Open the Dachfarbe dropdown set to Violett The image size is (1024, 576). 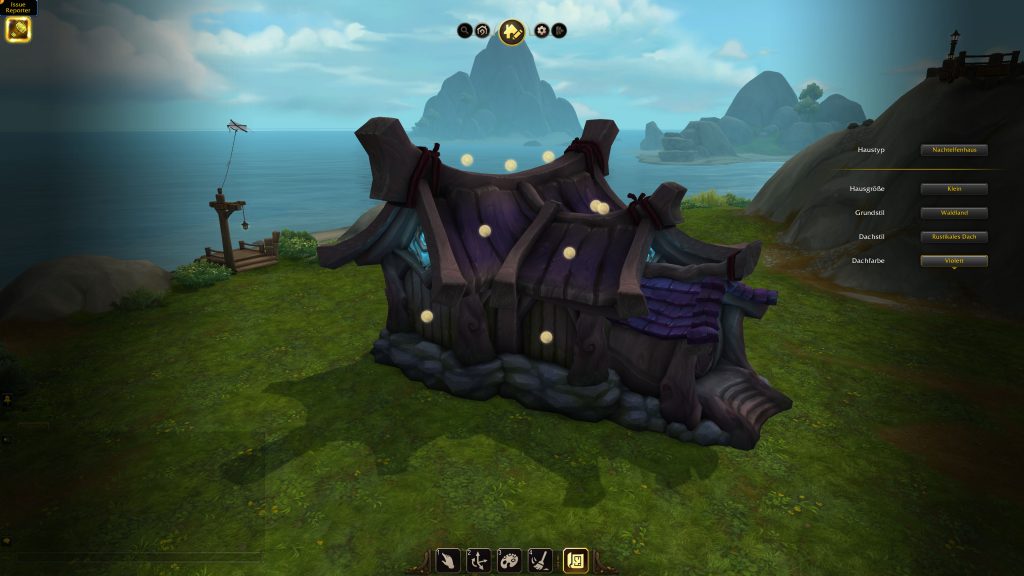954,261
